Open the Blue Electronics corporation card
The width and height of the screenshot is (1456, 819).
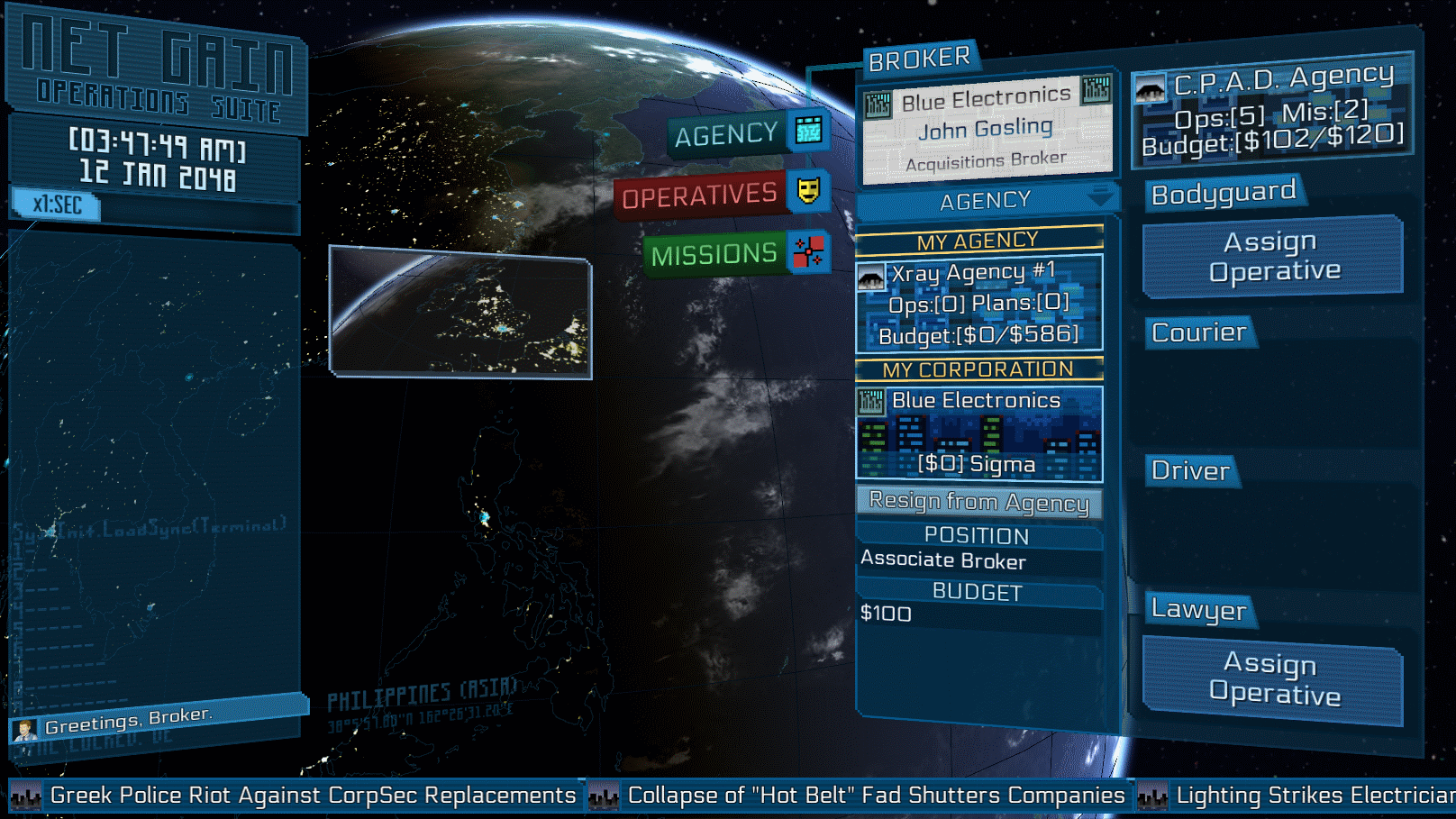(x=979, y=433)
